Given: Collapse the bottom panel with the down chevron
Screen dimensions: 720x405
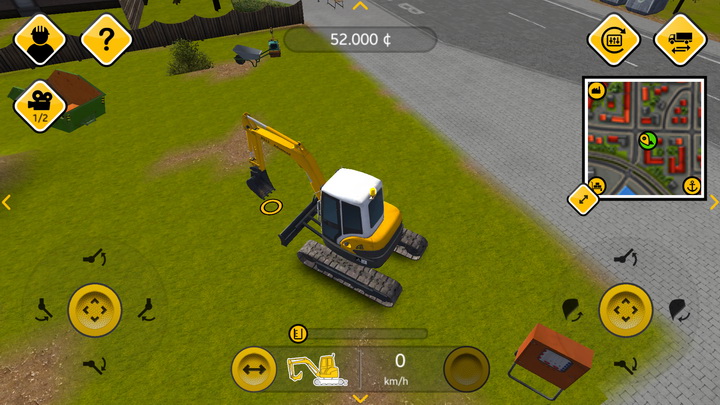Looking at the screenshot, I should (x=360, y=398).
